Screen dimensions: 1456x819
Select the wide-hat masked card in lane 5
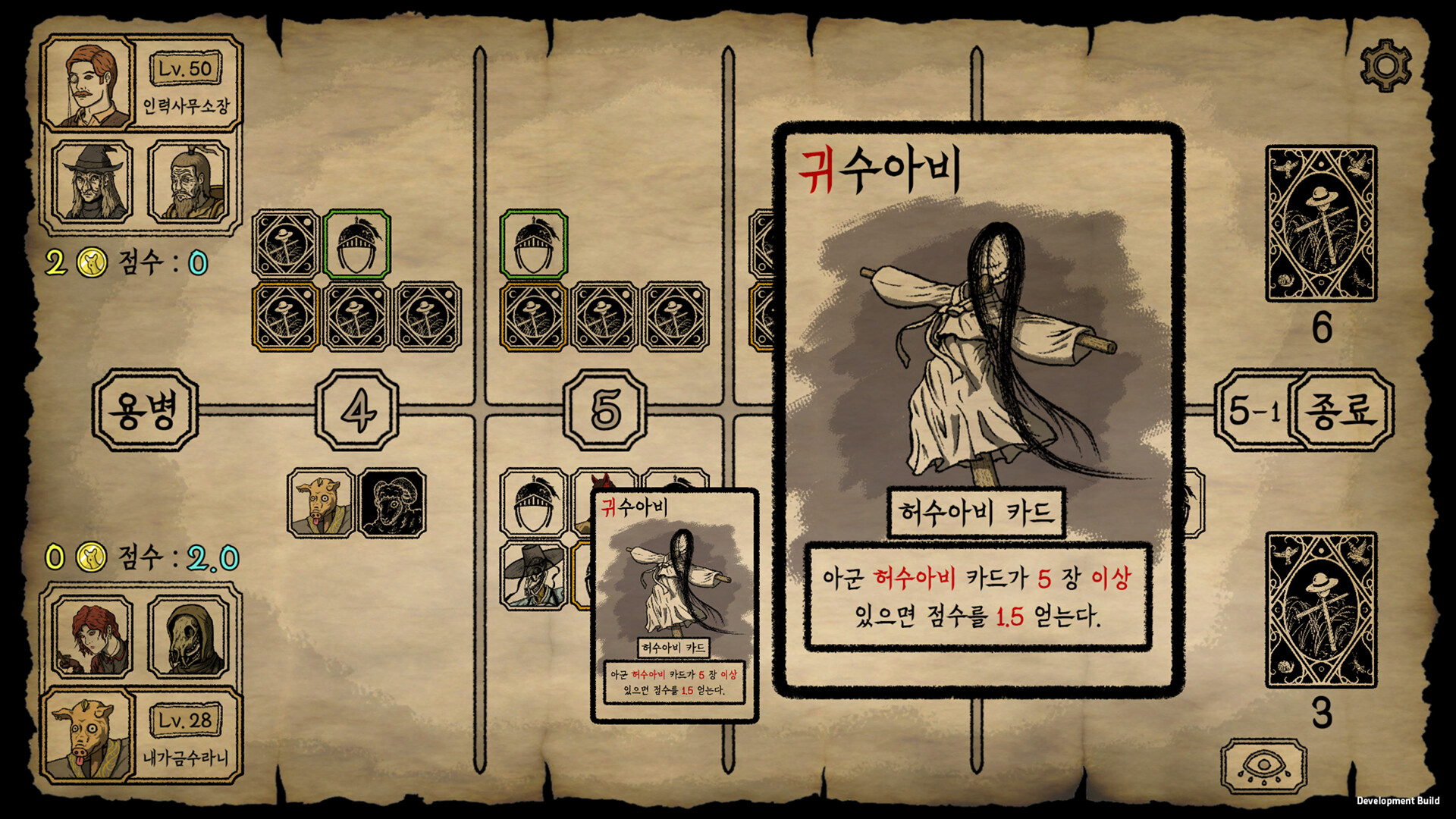(x=534, y=575)
